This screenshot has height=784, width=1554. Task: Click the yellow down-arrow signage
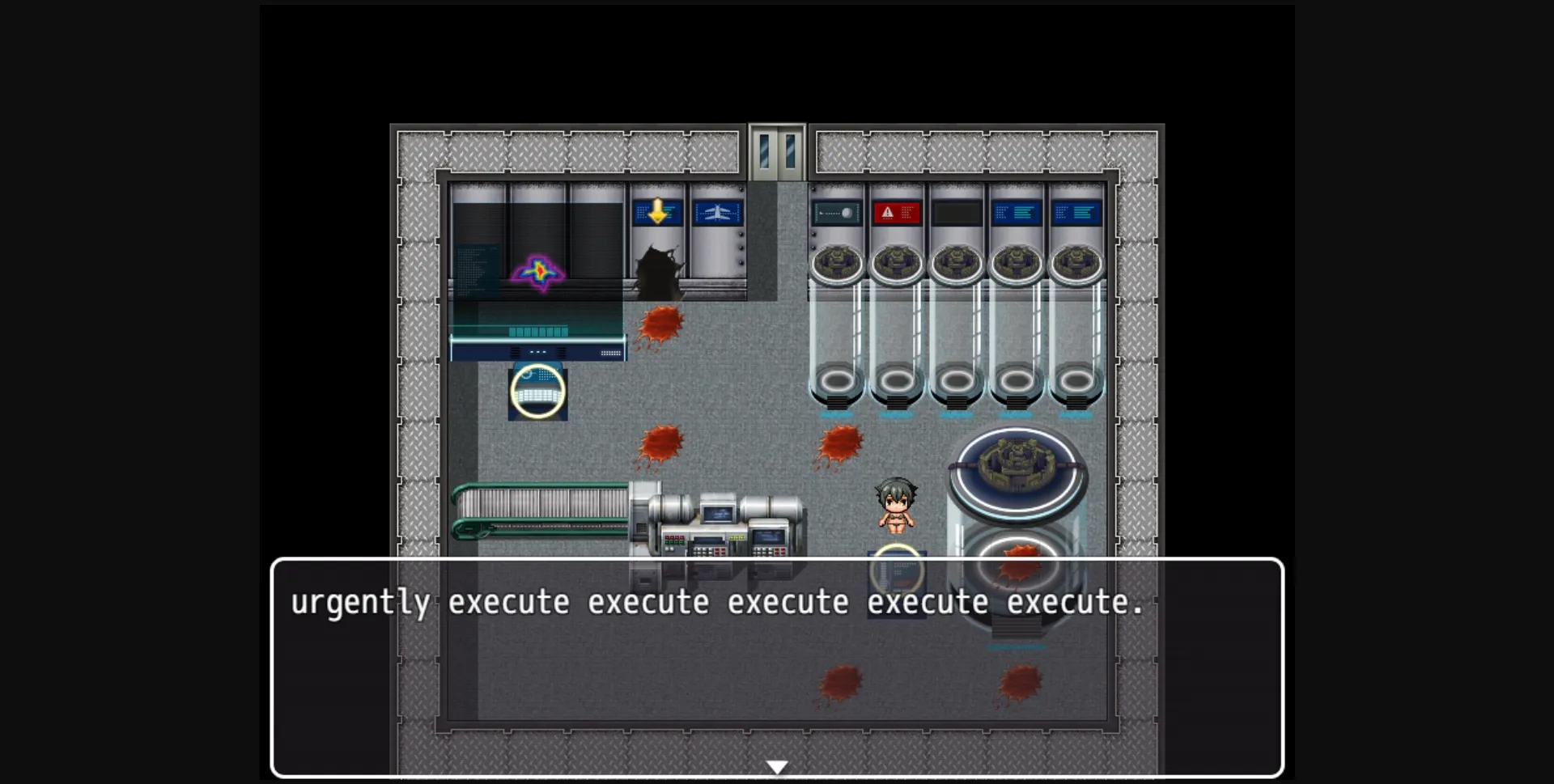[658, 212]
